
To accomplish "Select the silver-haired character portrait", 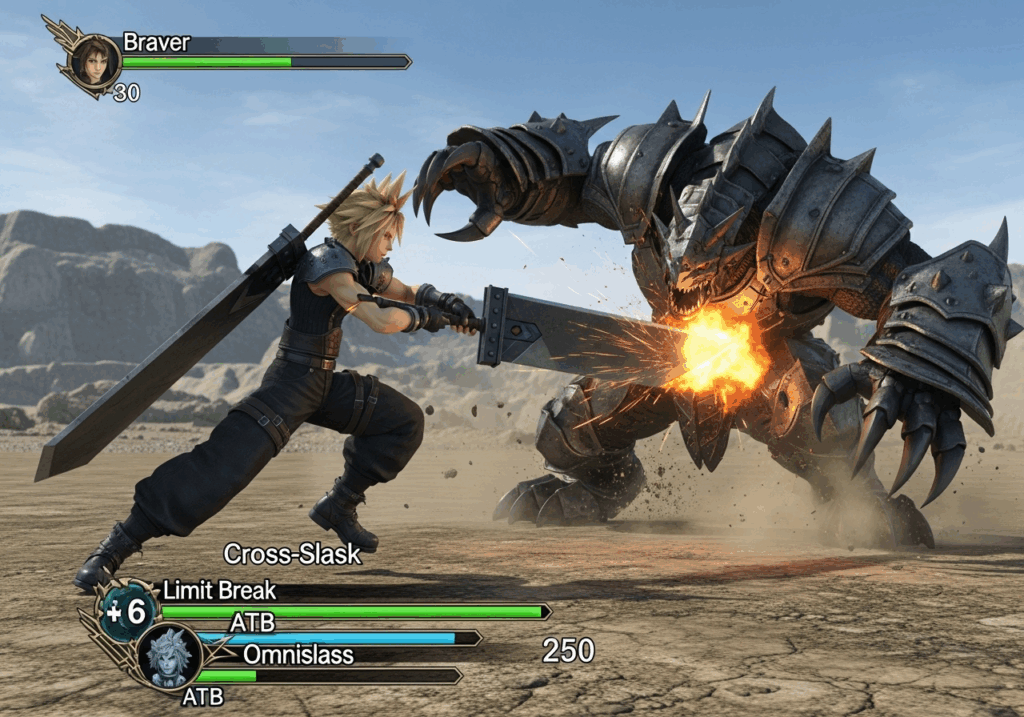I will (x=168, y=656).
